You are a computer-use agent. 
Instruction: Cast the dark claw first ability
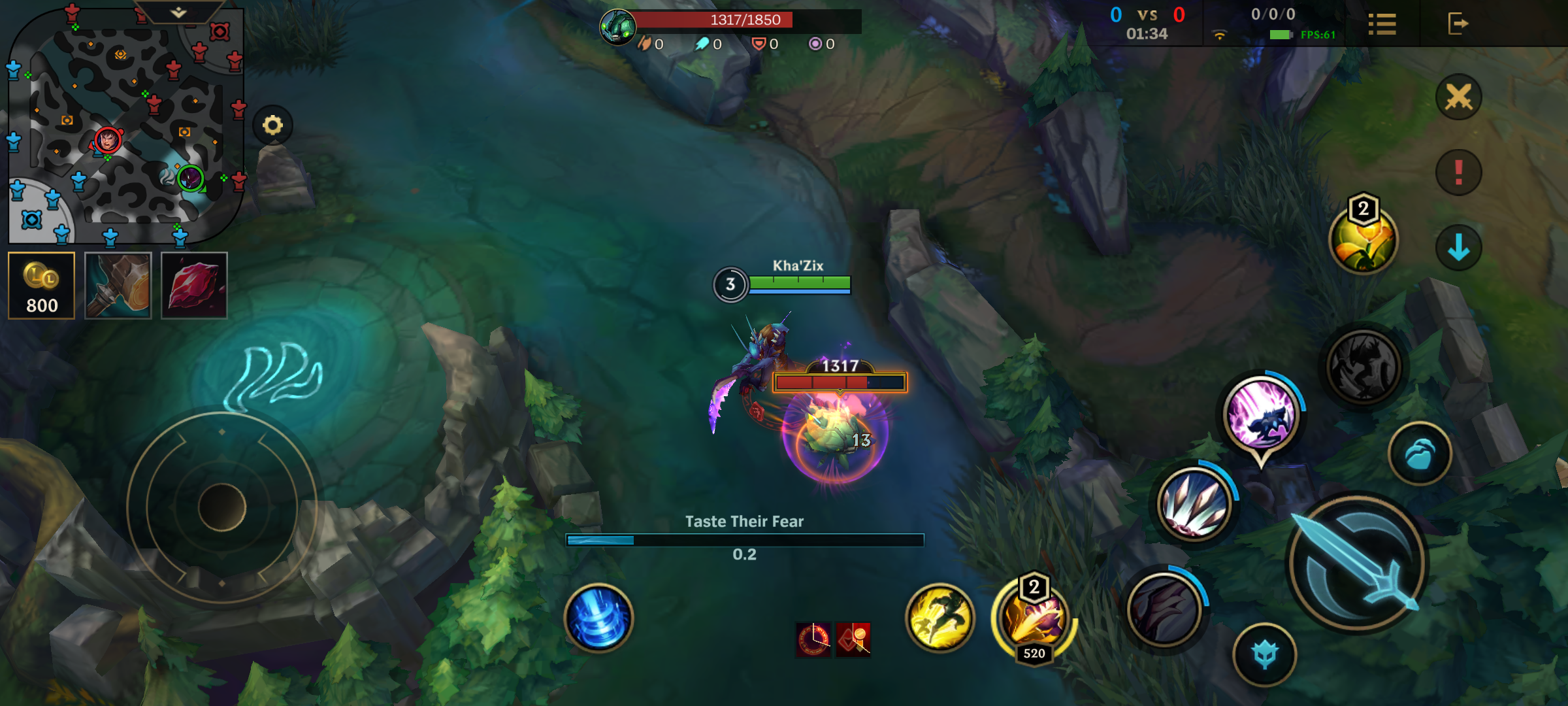[1164, 609]
